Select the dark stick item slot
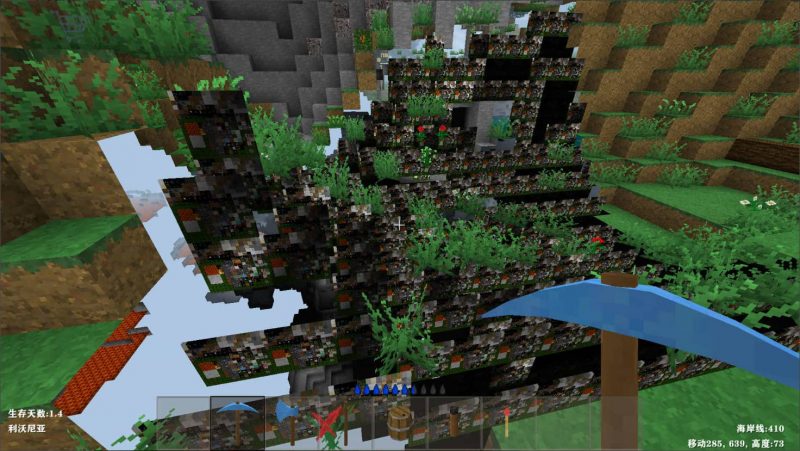 pyautogui.click(x=453, y=422)
